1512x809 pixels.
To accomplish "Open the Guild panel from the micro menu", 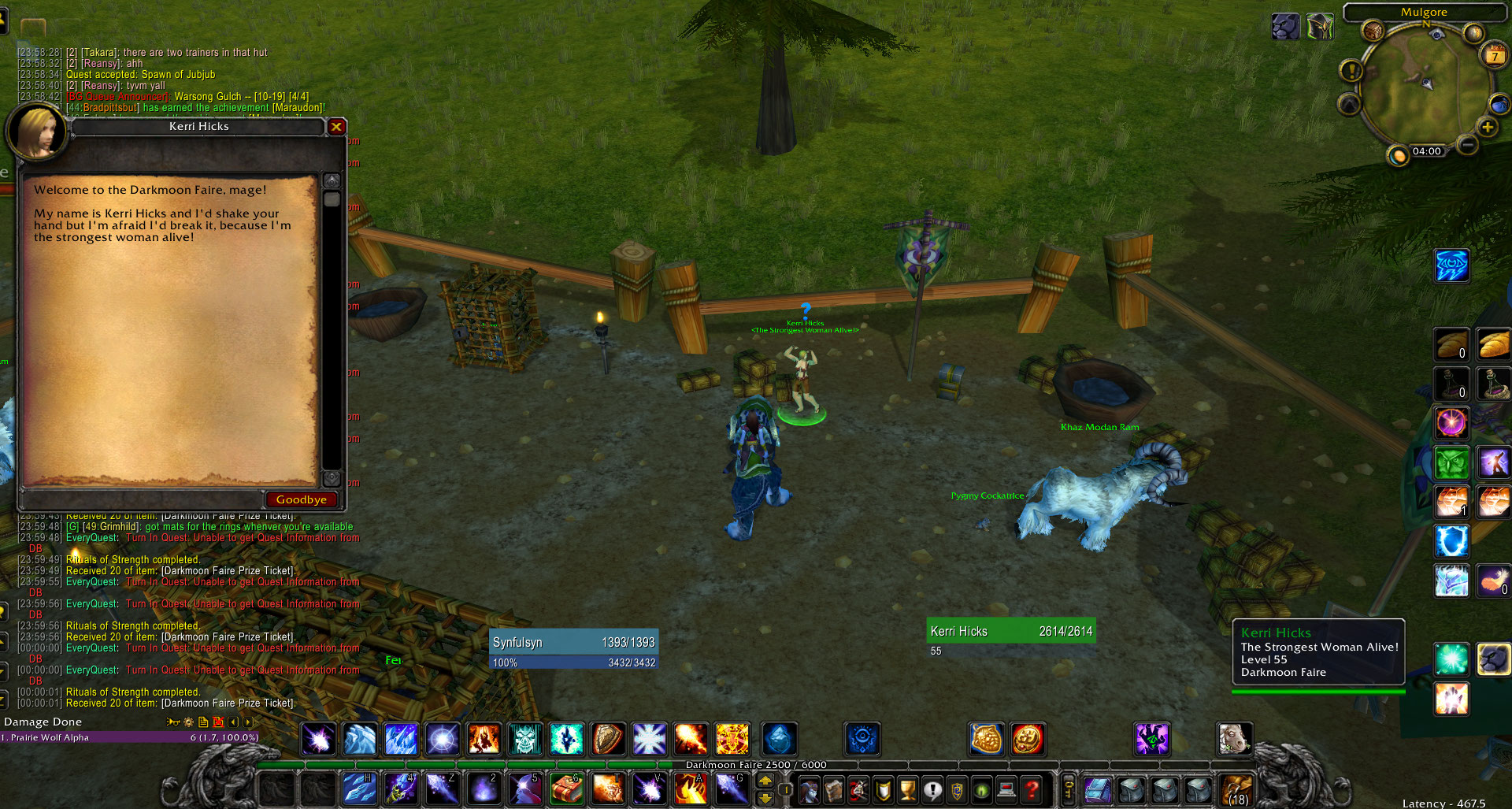I will point(956,789).
